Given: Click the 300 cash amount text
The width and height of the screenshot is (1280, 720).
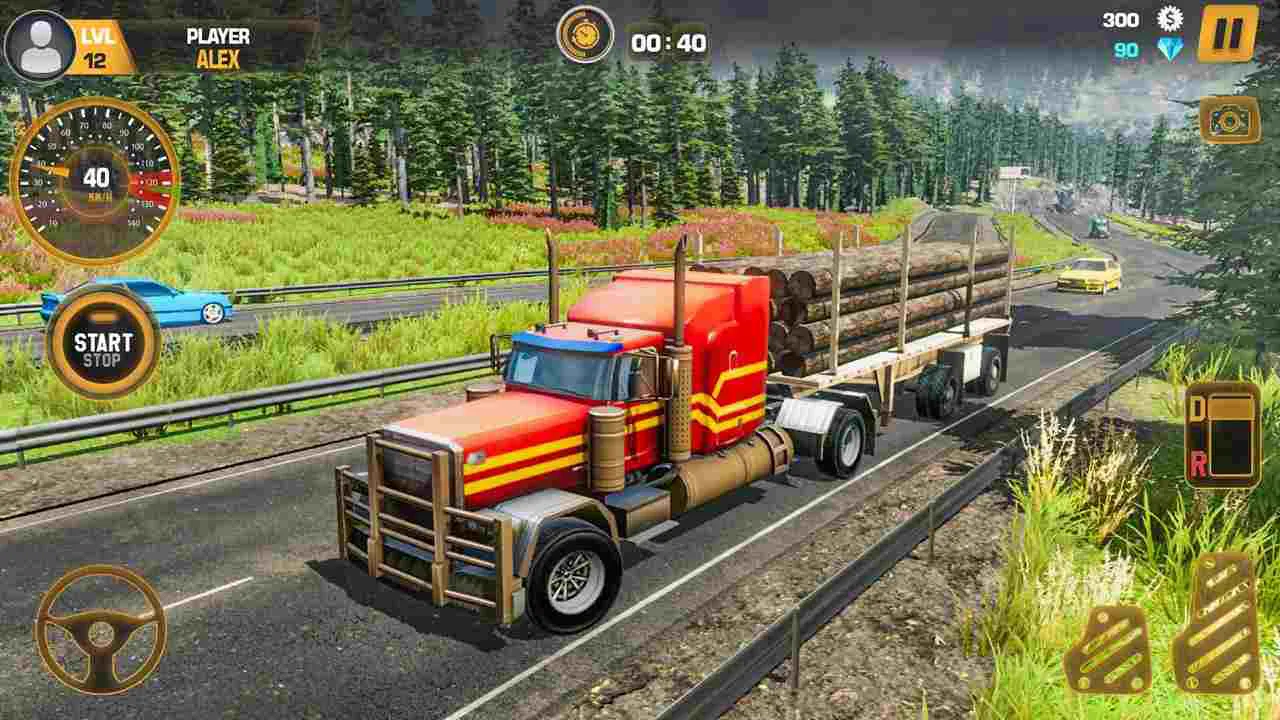Looking at the screenshot, I should coord(1124,19).
